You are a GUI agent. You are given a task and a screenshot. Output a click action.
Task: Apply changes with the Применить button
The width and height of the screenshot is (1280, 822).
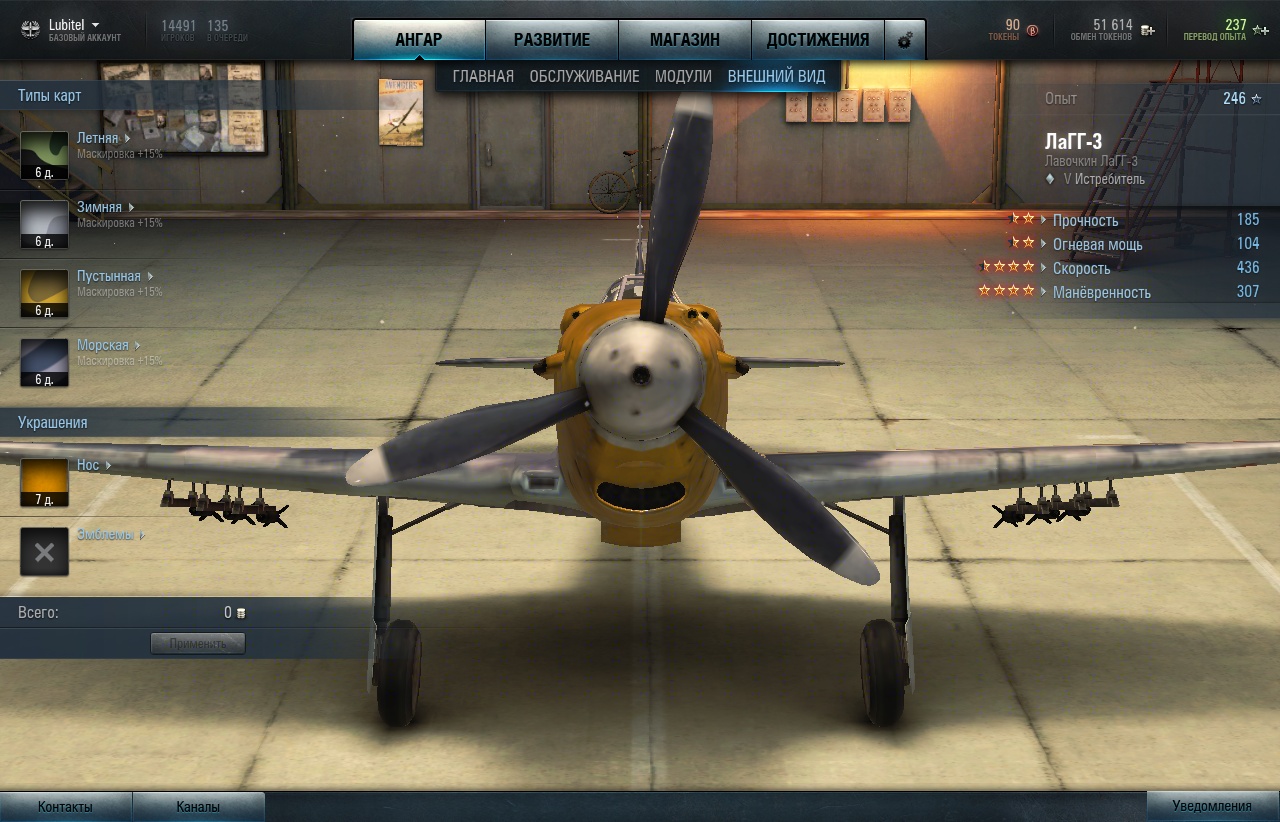point(198,643)
